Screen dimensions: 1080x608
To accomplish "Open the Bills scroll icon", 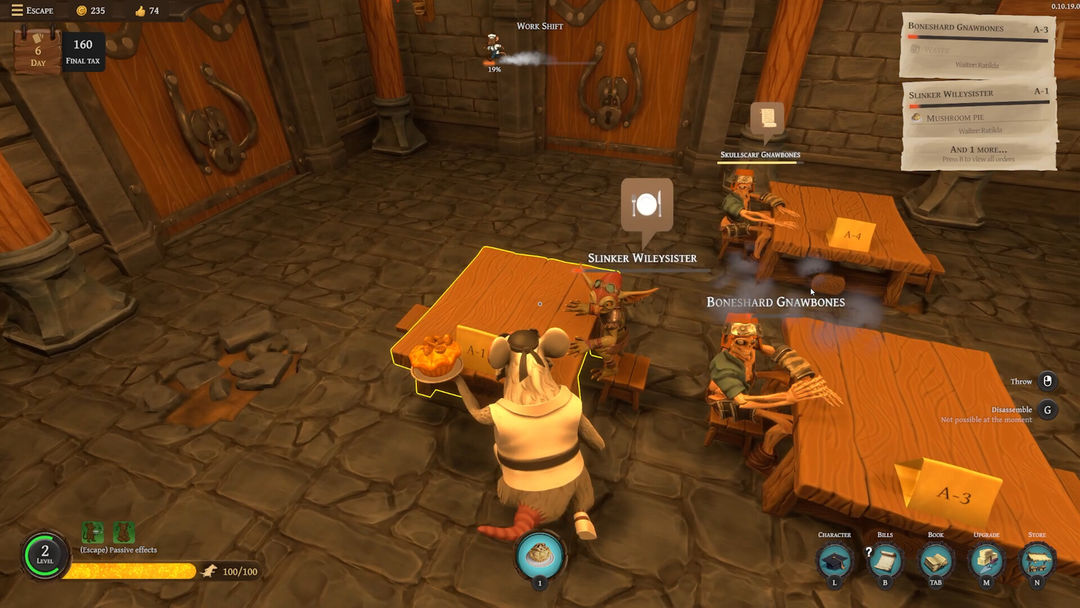I will (885, 561).
